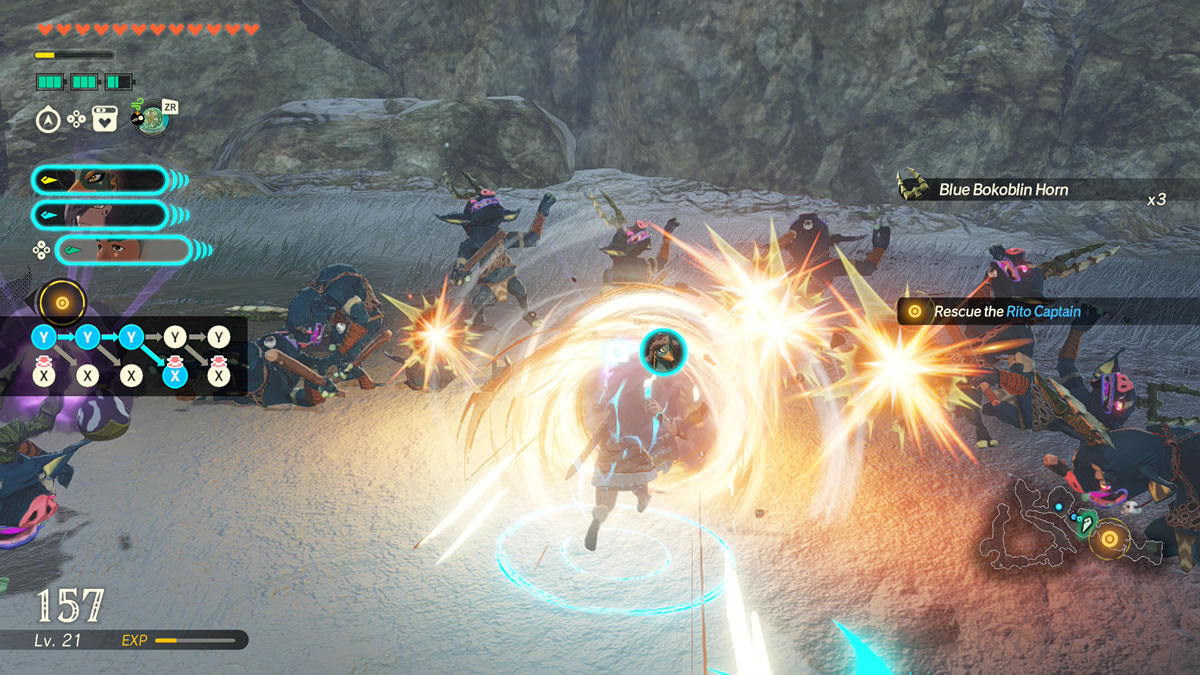Viewport: 1200px width, 675px height.
Task: Select the yellow target icon above combo chart
Action: pos(62,302)
